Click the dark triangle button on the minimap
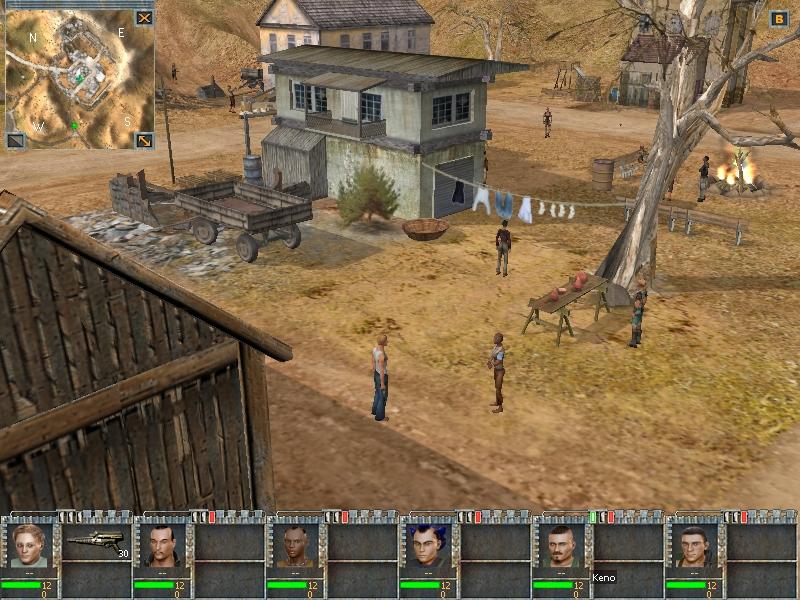 (x=15, y=140)
